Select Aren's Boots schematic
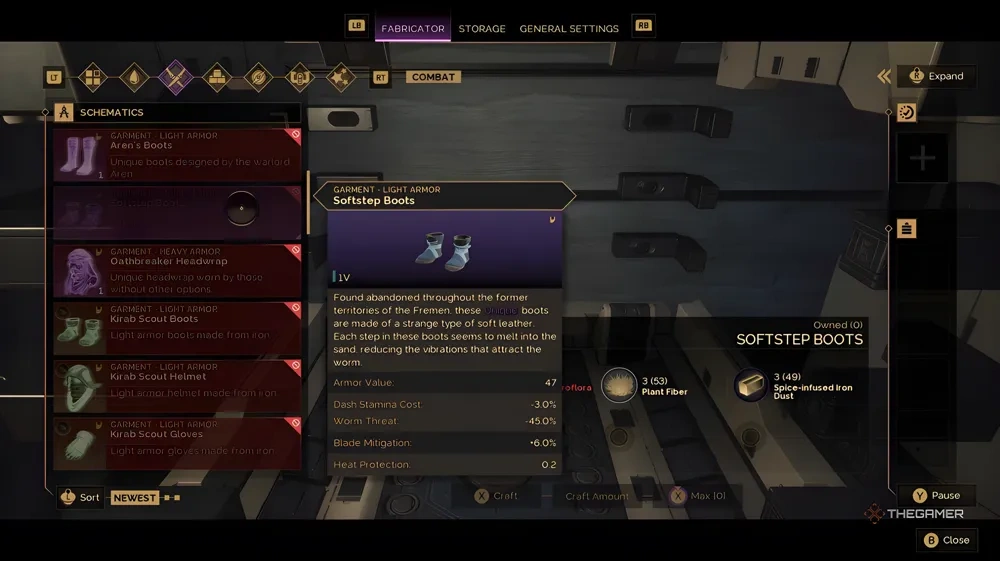1000x561 pixels. 176,155
